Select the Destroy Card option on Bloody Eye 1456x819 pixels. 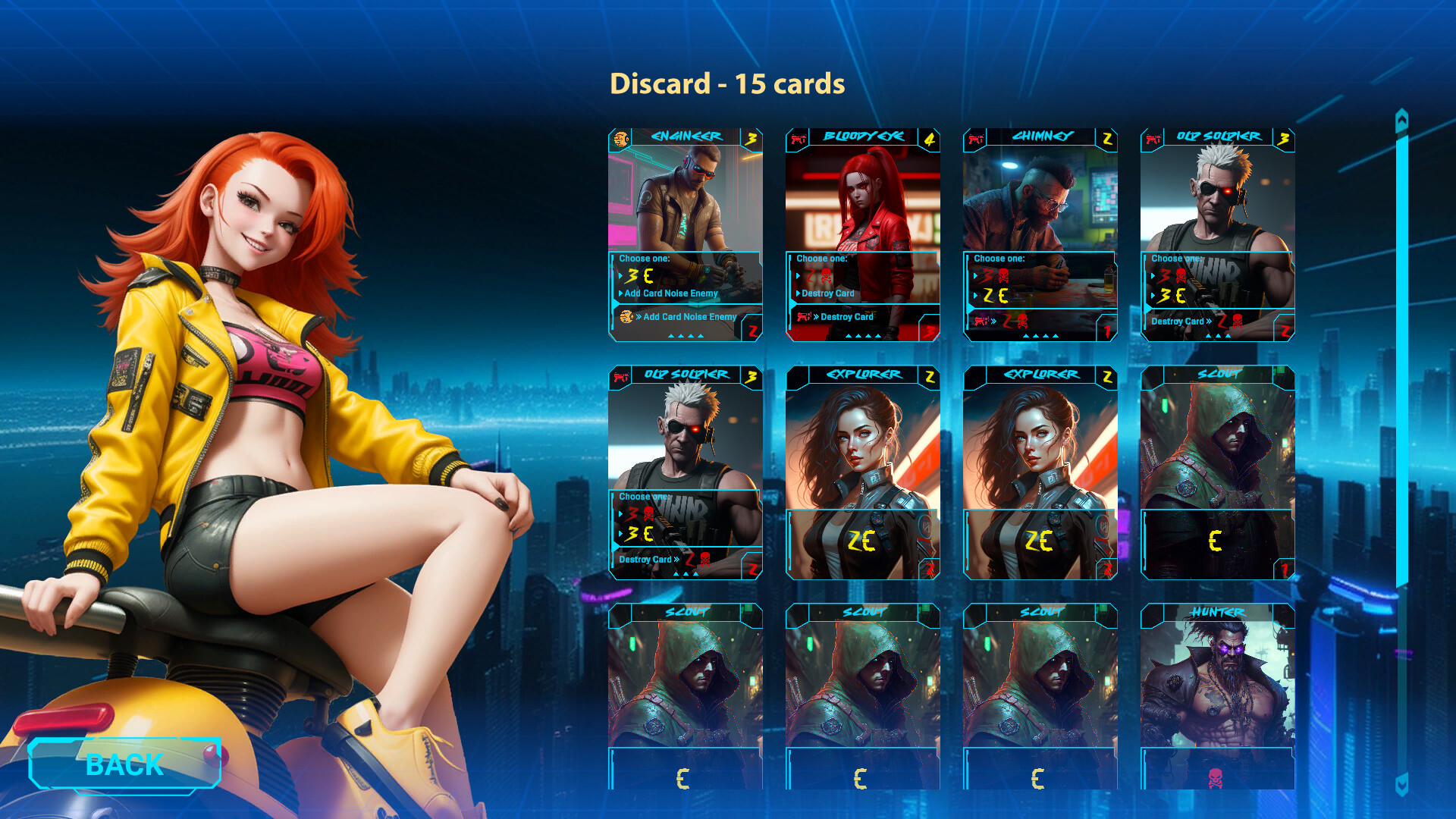pyautogui.click(x=827, y=293)
